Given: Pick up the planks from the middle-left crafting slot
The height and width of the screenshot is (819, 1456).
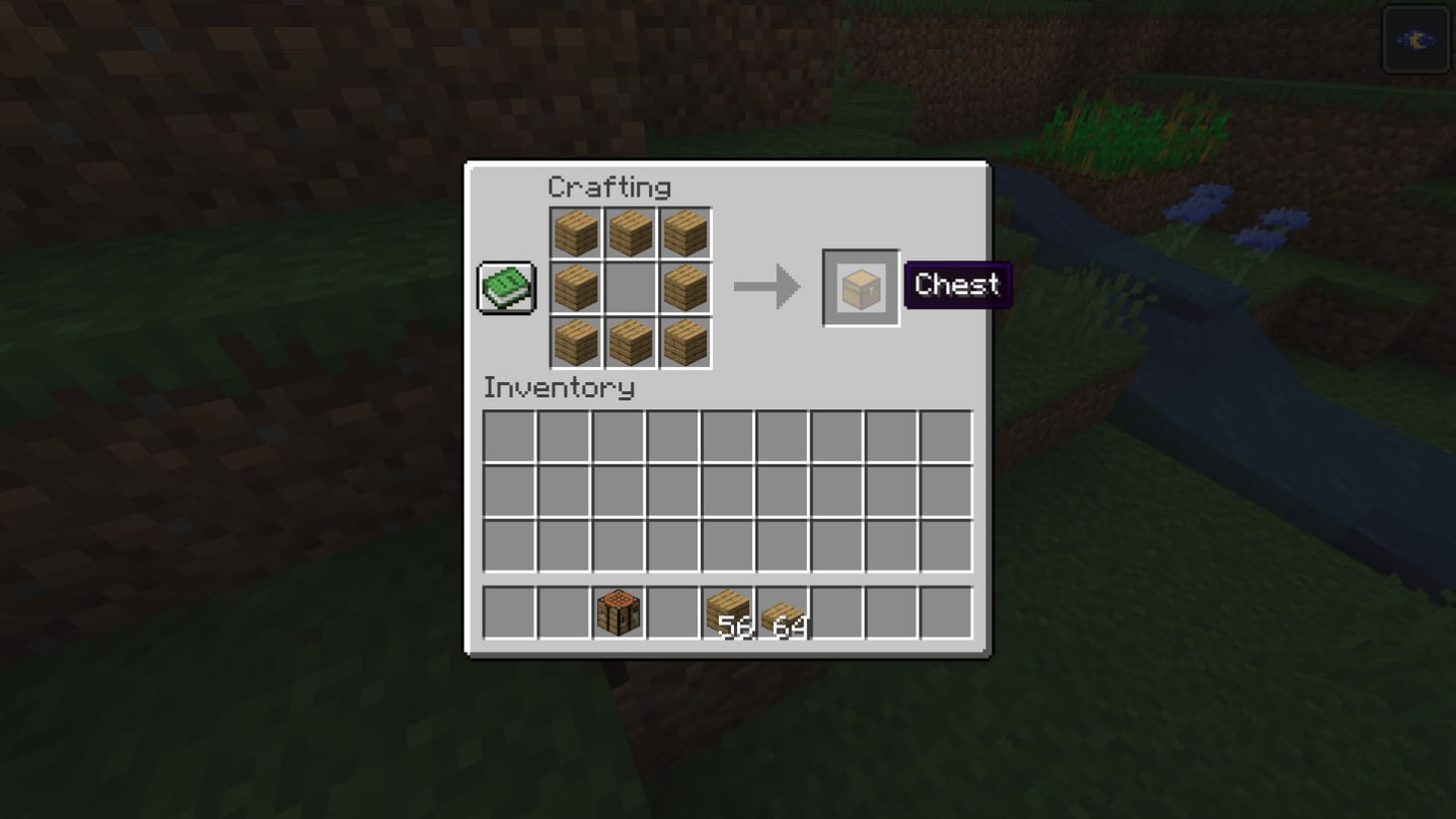Looking at the screenshot, I should (x=575, y=286).
